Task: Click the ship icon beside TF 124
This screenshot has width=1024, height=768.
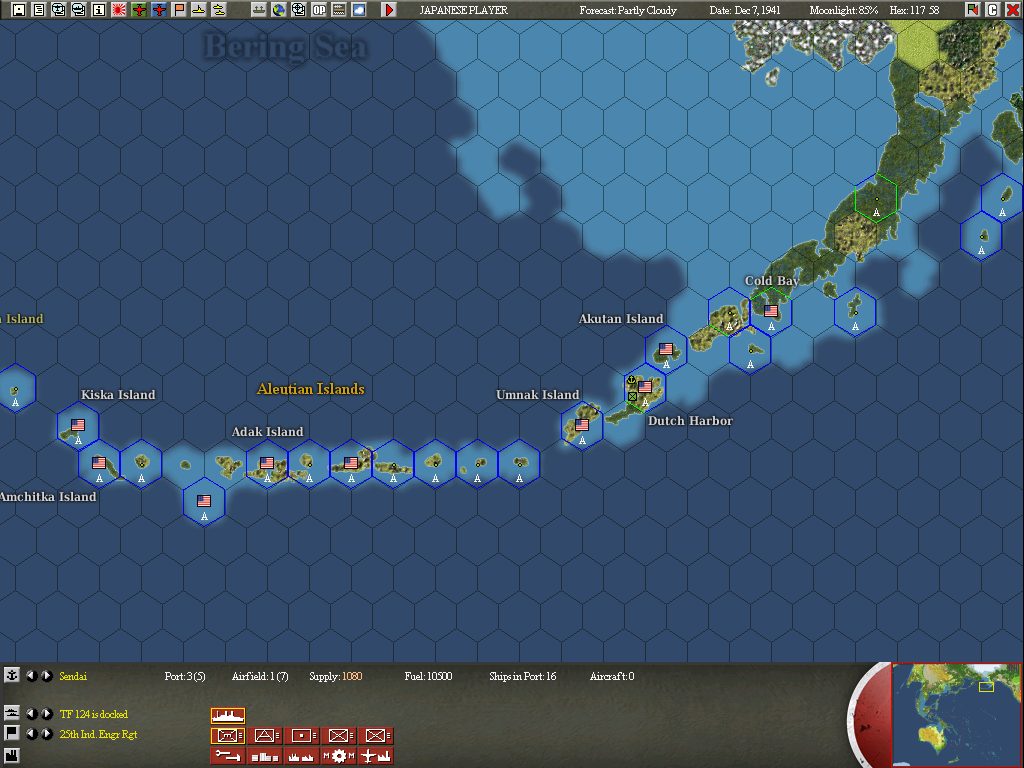Action: coord(12,713)
